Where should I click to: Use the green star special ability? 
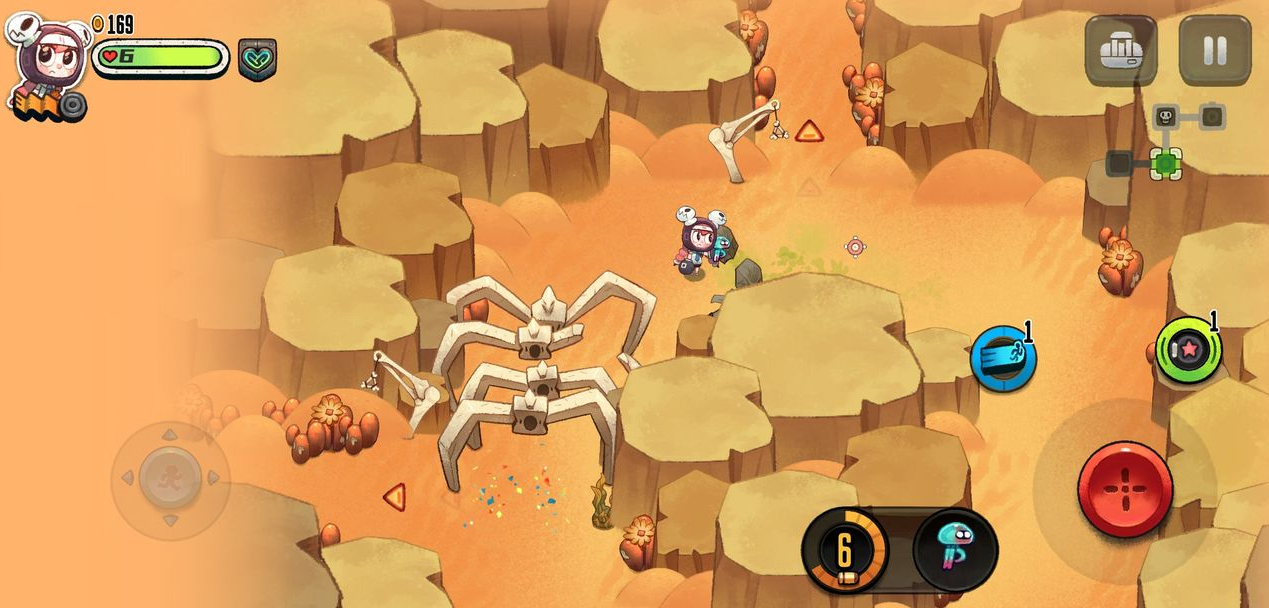(1188, 349)
